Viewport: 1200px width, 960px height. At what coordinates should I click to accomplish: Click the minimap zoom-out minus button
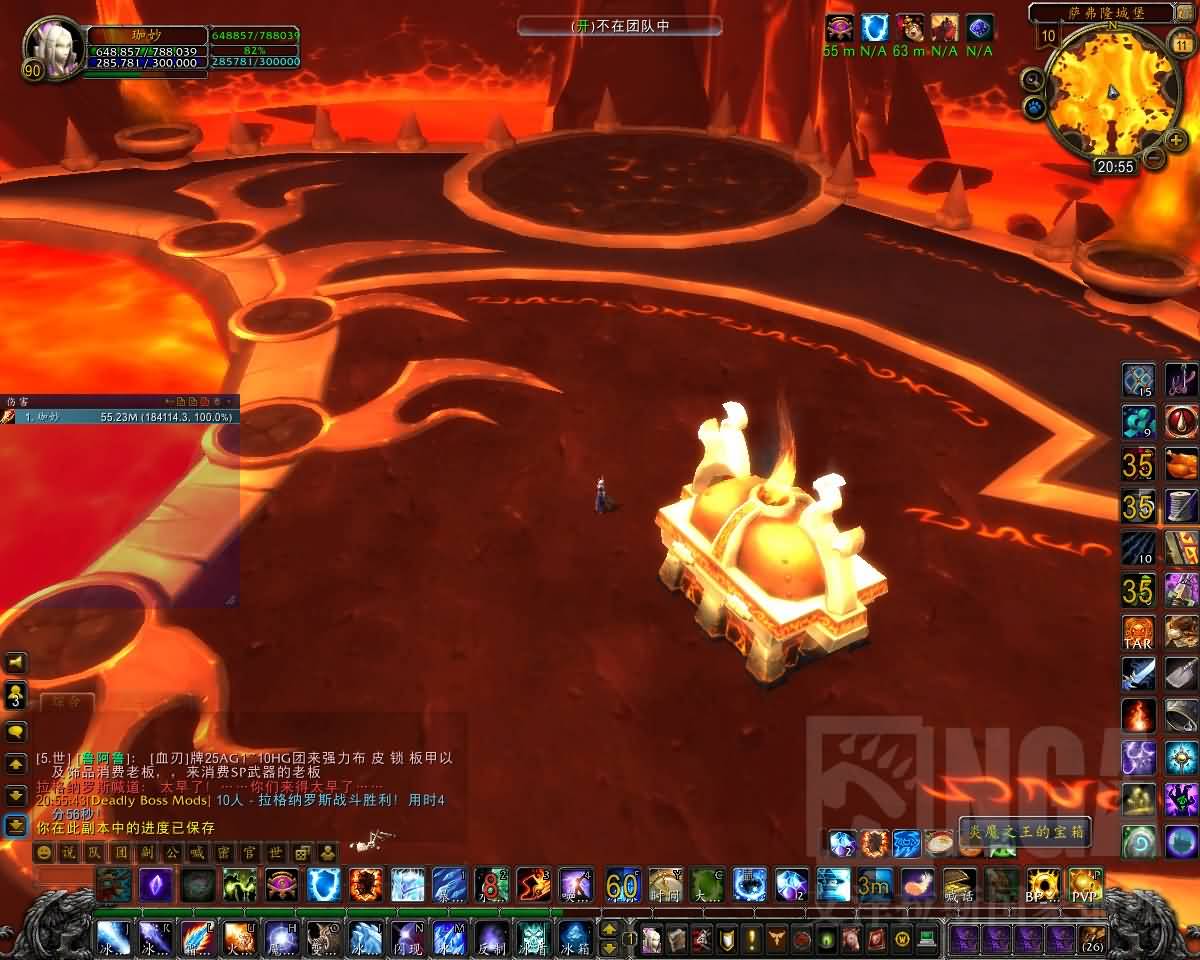[x=1154, y=157]
